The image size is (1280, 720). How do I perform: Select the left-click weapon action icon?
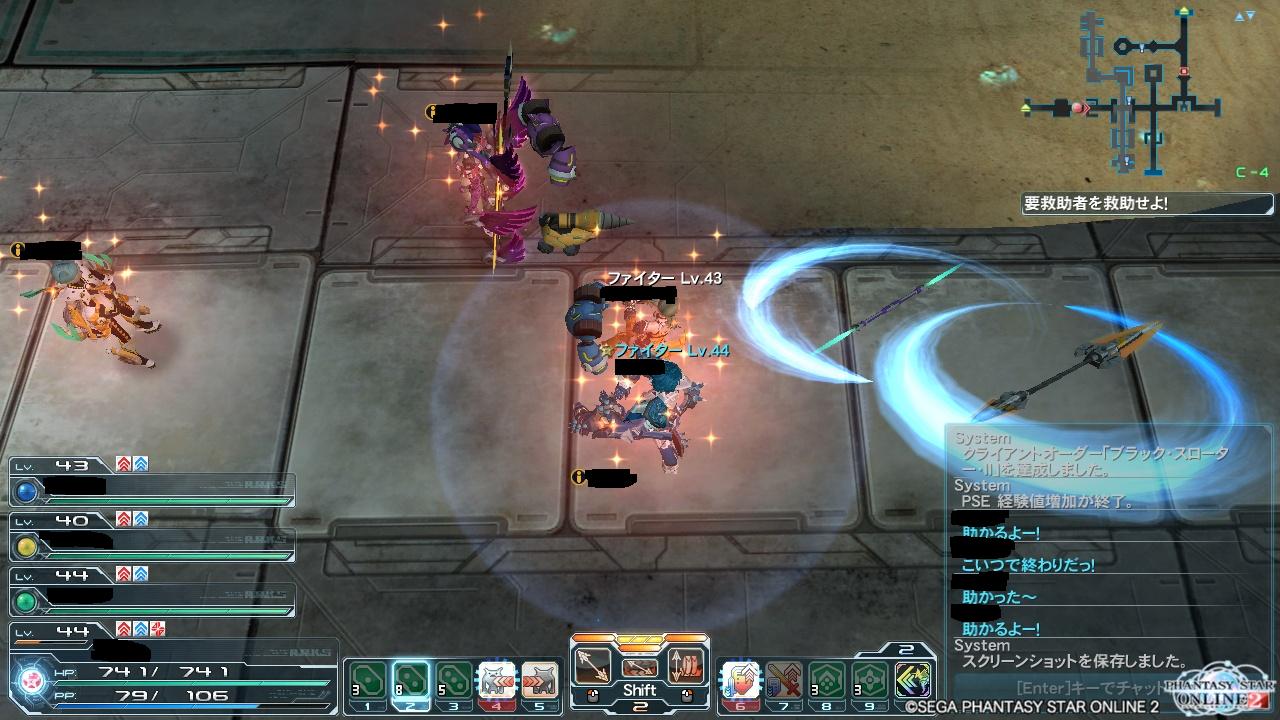tap(595, 665)
